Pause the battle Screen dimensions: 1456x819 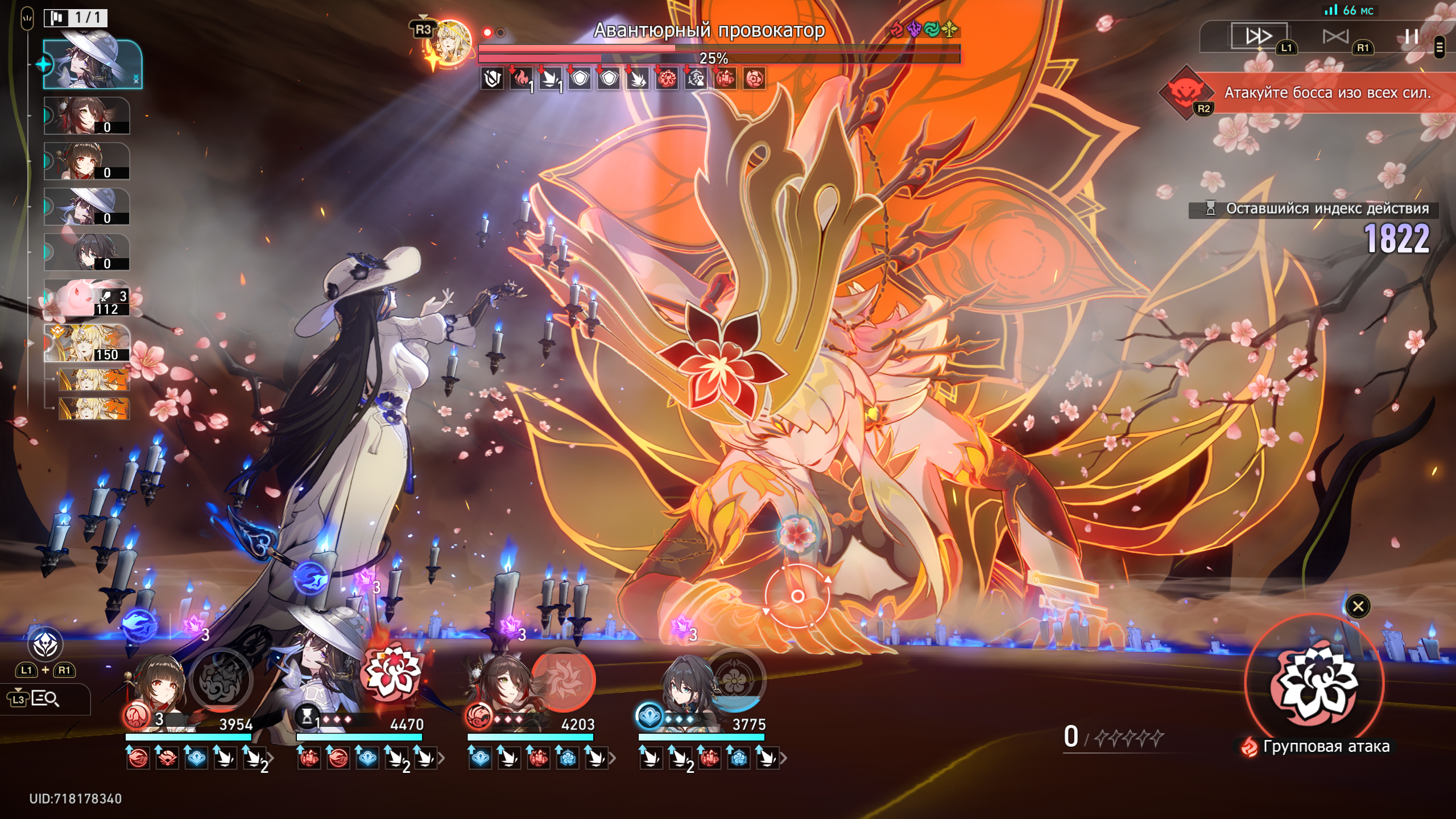pos(1411,37)
